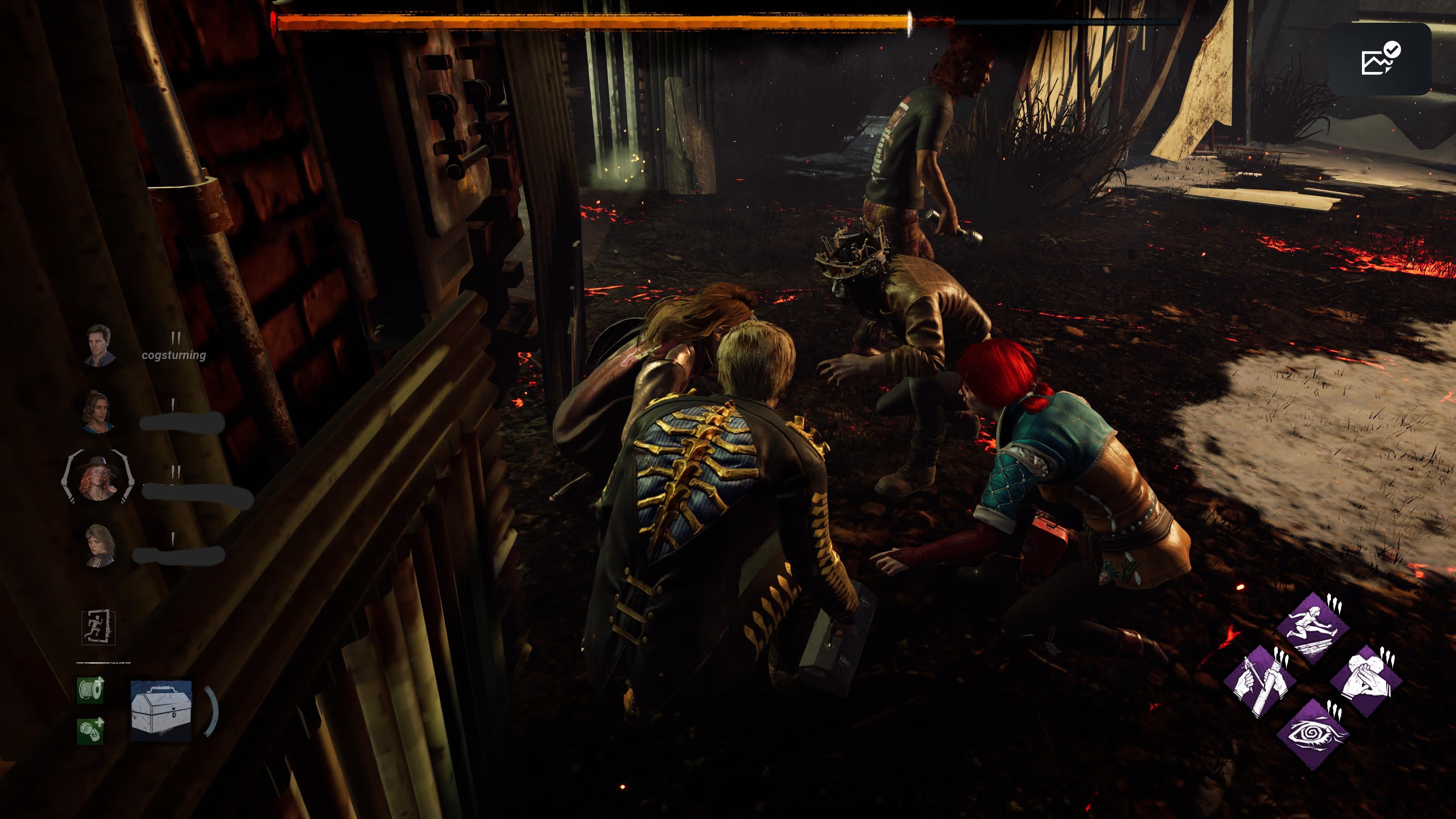Select the running-man exit gate icon
This screenshot has height=819, width=1456.
tap(98, 628)
